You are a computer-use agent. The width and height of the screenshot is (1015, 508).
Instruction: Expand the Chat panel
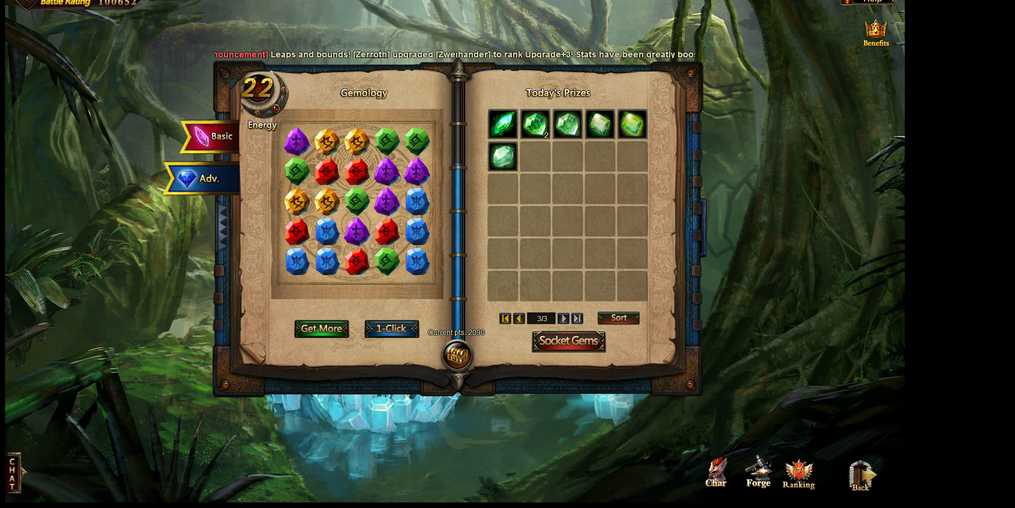point(13,472)
